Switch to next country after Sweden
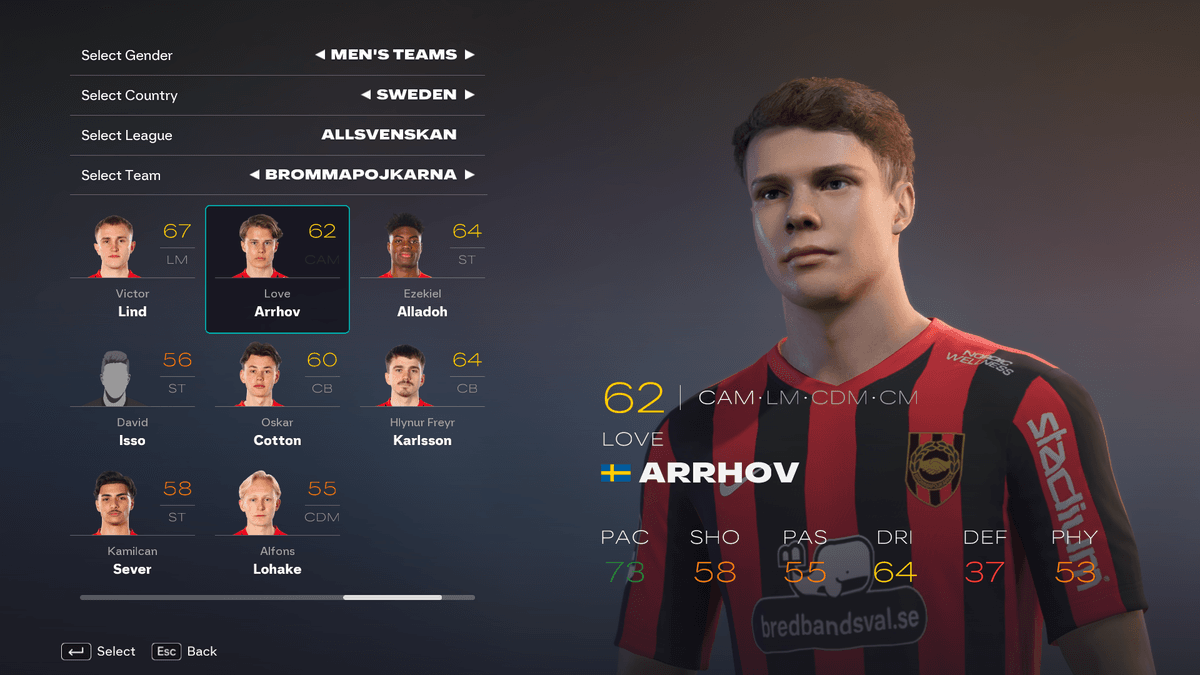The height and width of the screenshot is (675, 1200). coord(469,95)
